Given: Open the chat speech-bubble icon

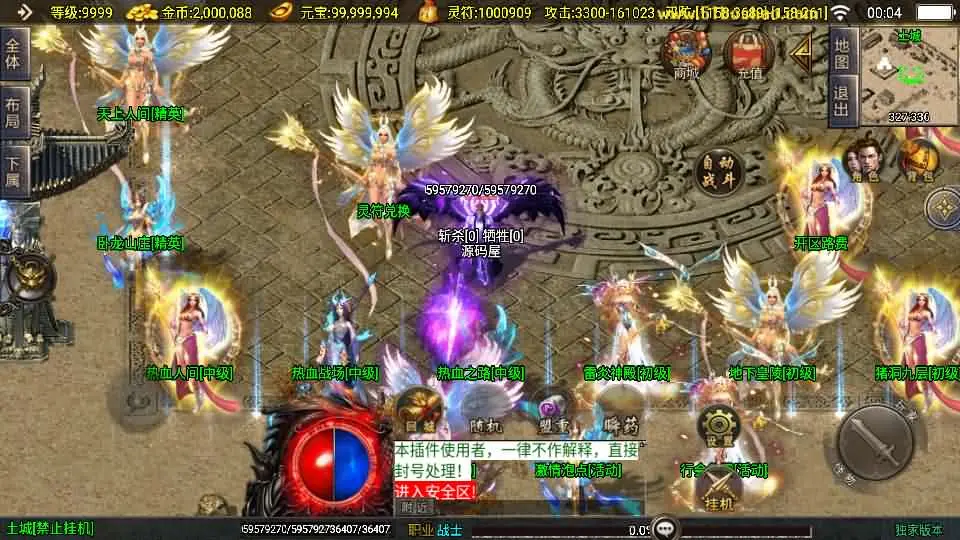Looking at the screenshot, I should point(664,528).
